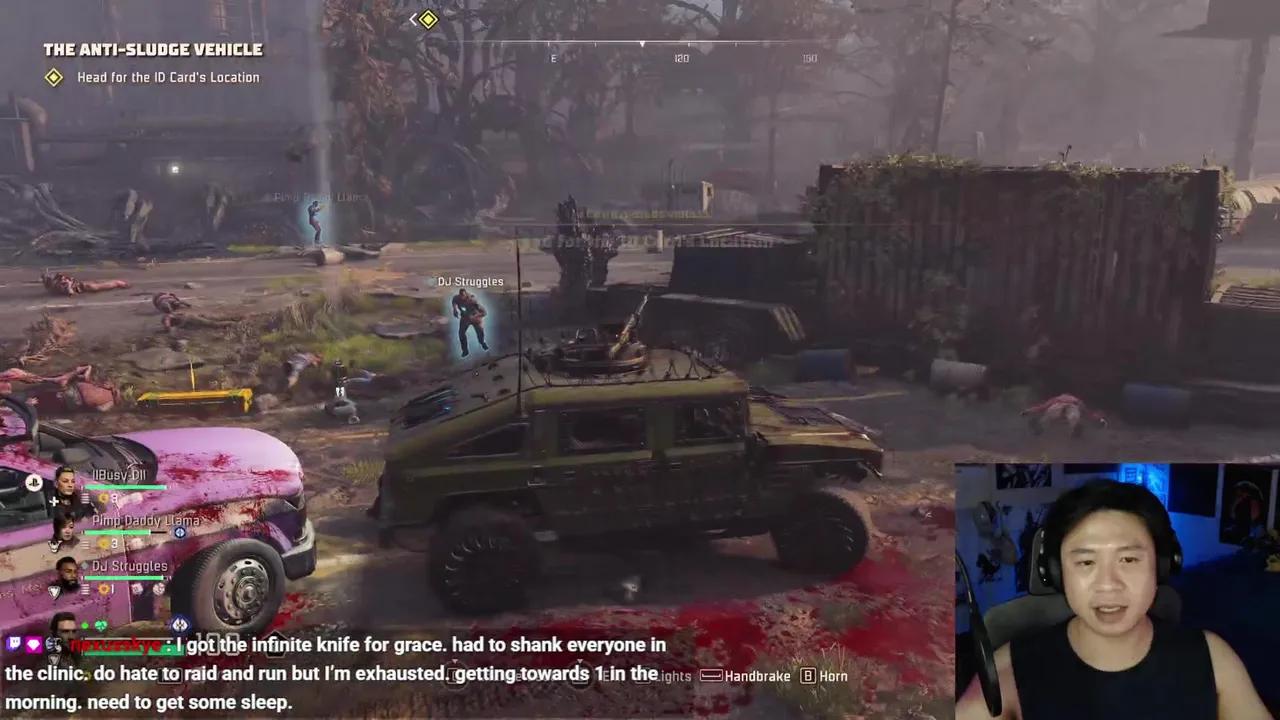This screenshot has width=1280, height=720.
Task: Click the PlayStation platform icon beside IIBusy-DII
Action: [x=33, y=483]
